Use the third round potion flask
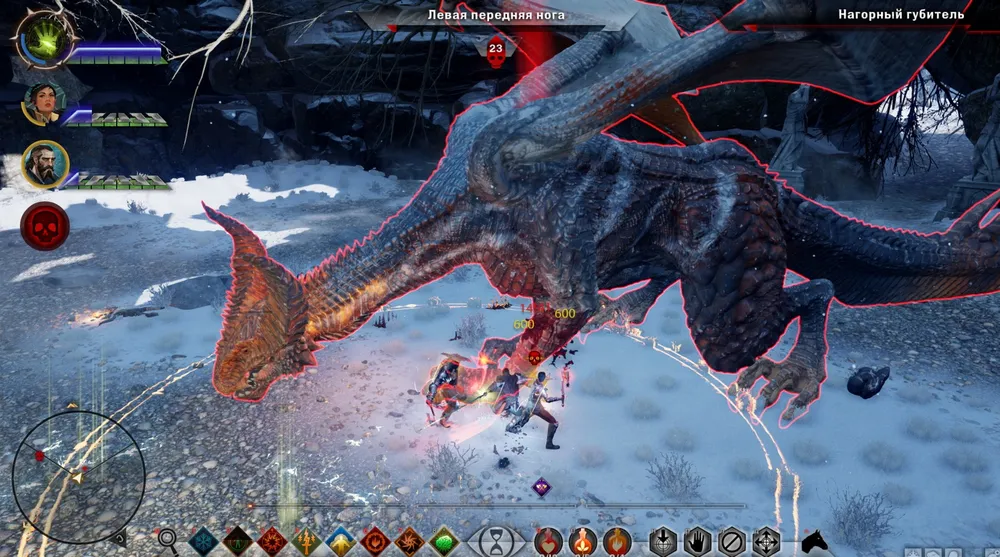The height and width of the screenshot is (557, 1000). [617, 542]
